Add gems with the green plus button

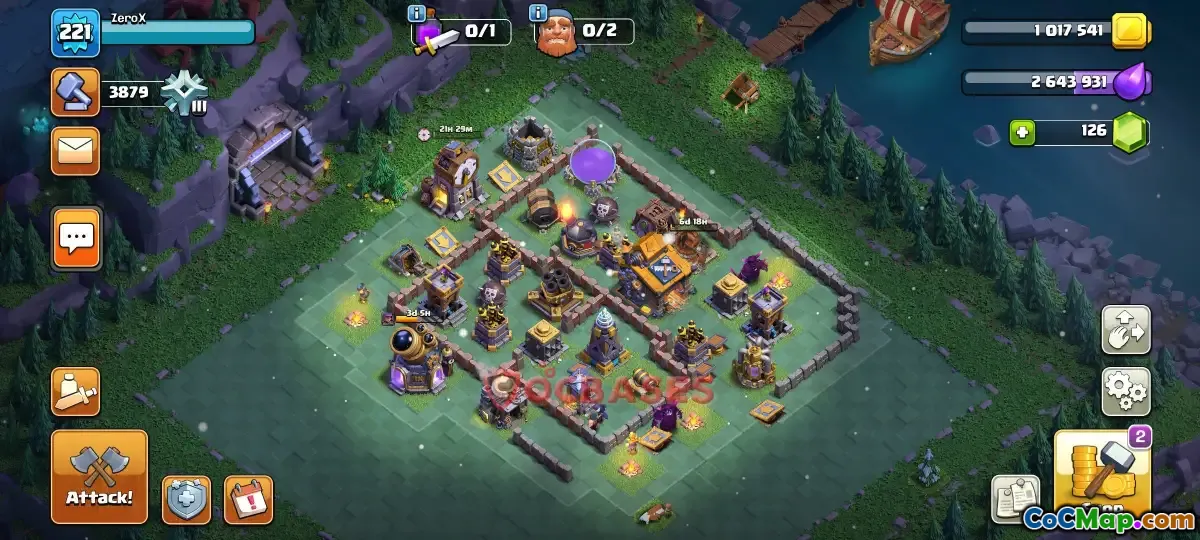coord(1021,132)
